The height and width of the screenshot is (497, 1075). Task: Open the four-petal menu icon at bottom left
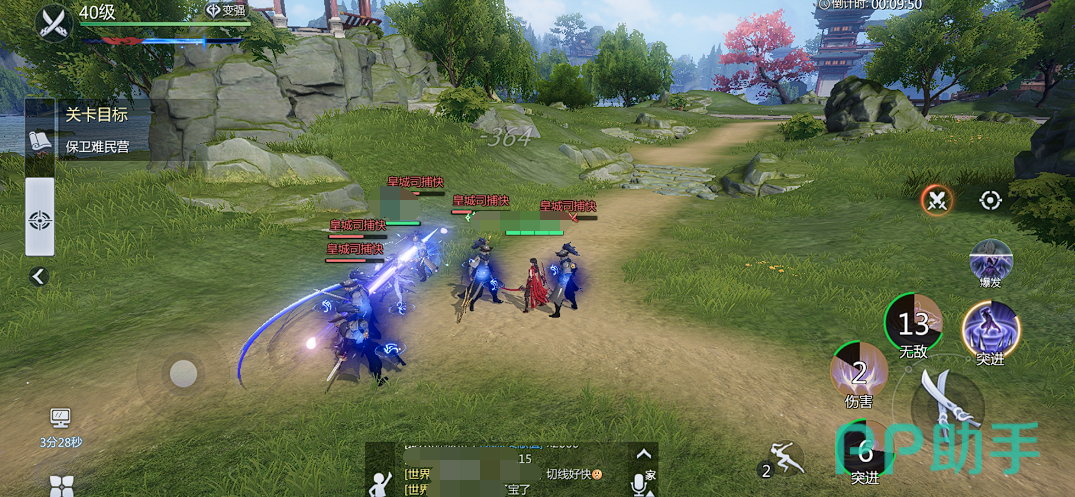[x=61, y=486]
